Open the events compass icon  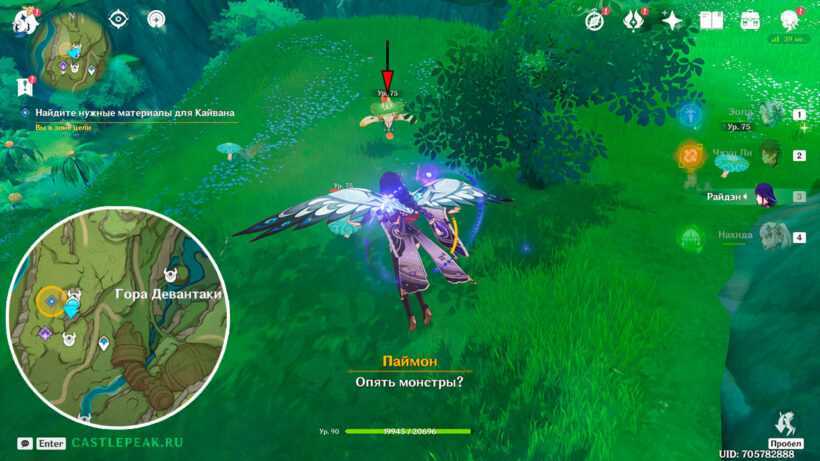[x=597, y=19]
